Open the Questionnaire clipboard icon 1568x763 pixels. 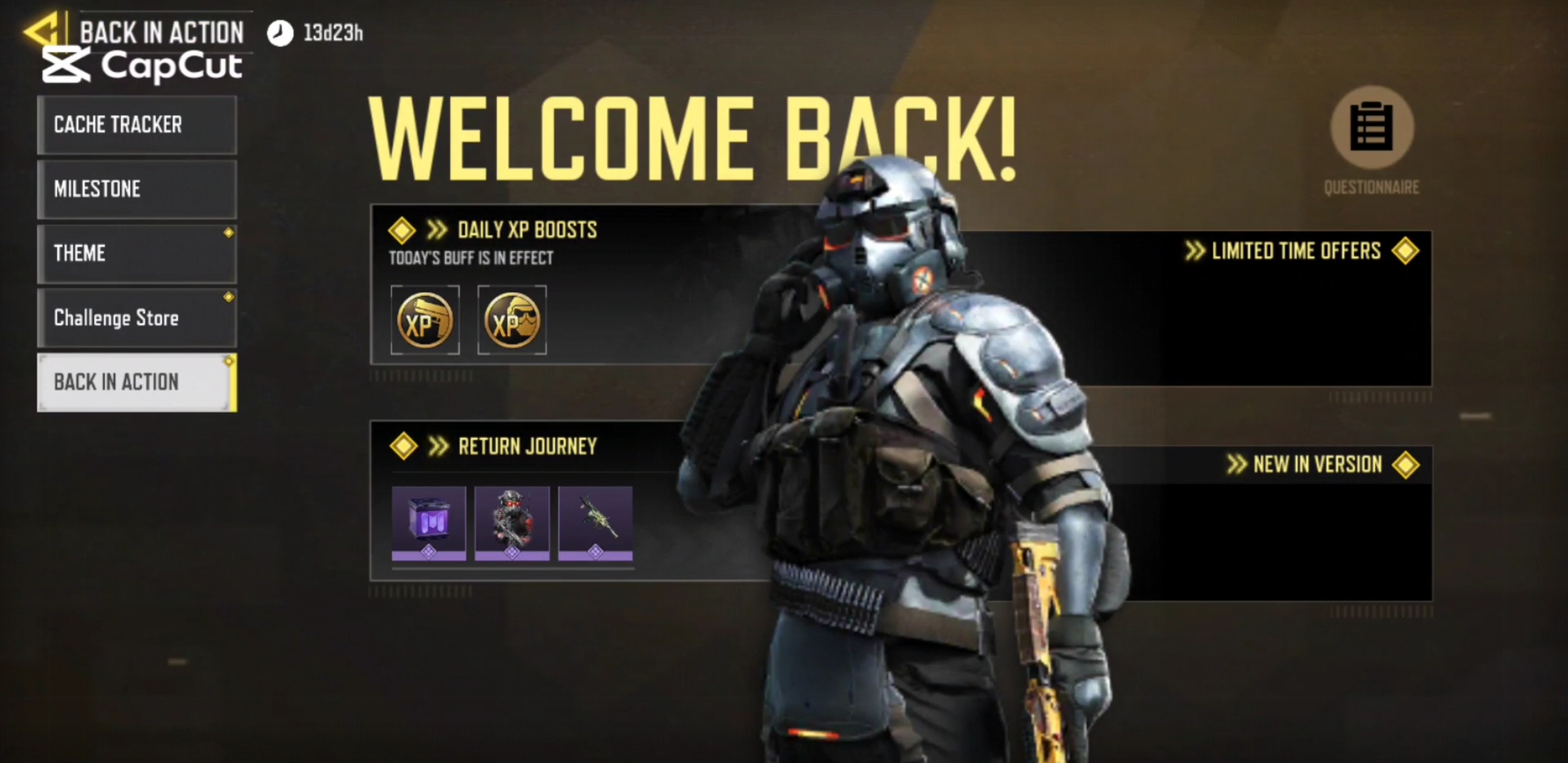(x=1372, y=129)
